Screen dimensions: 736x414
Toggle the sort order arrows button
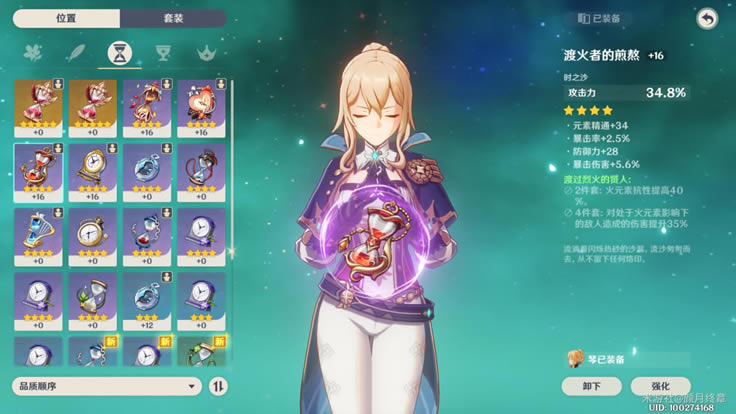(x=218, y=386)
